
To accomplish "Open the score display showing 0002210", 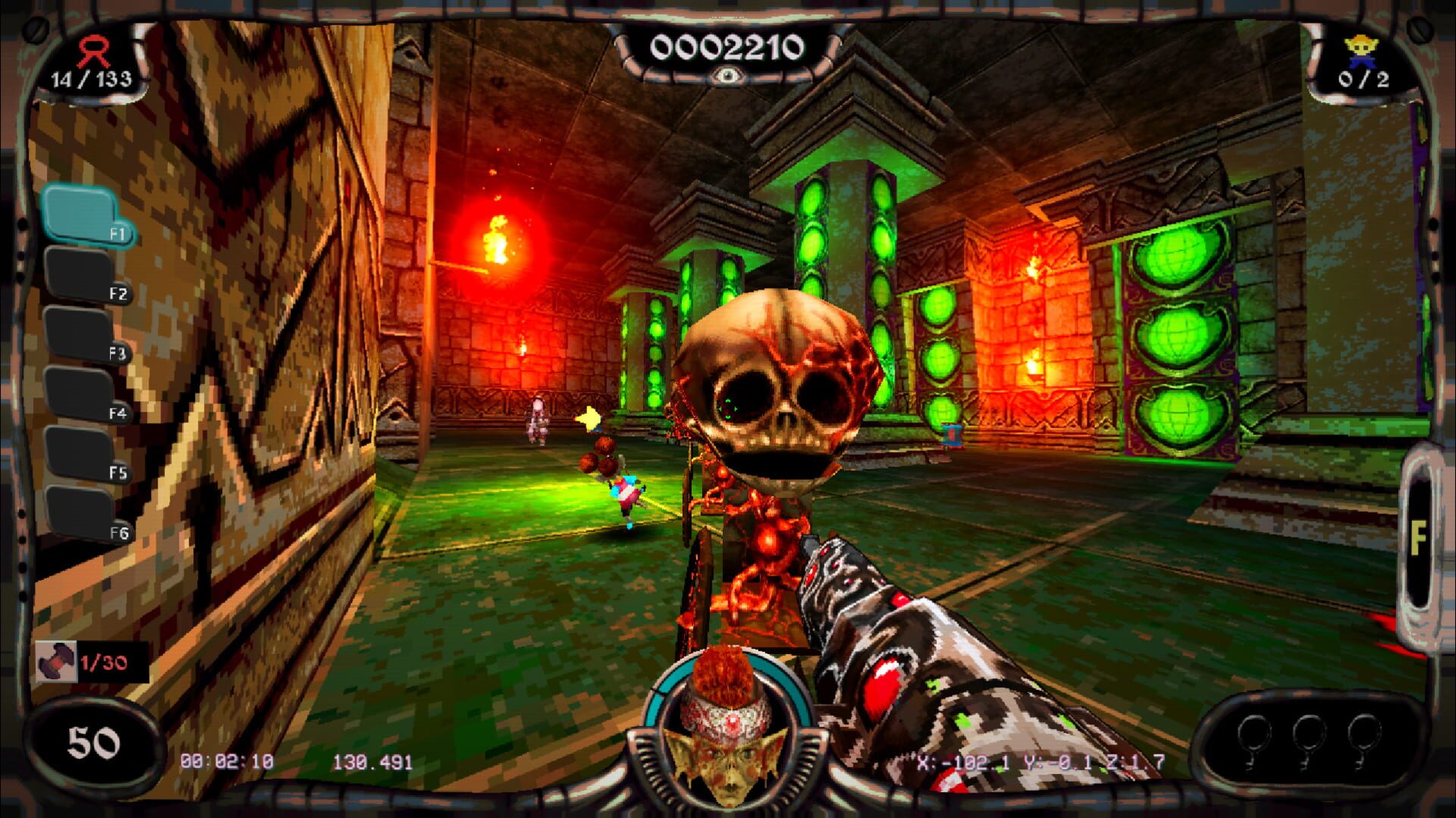I will [x=726, y=47].
